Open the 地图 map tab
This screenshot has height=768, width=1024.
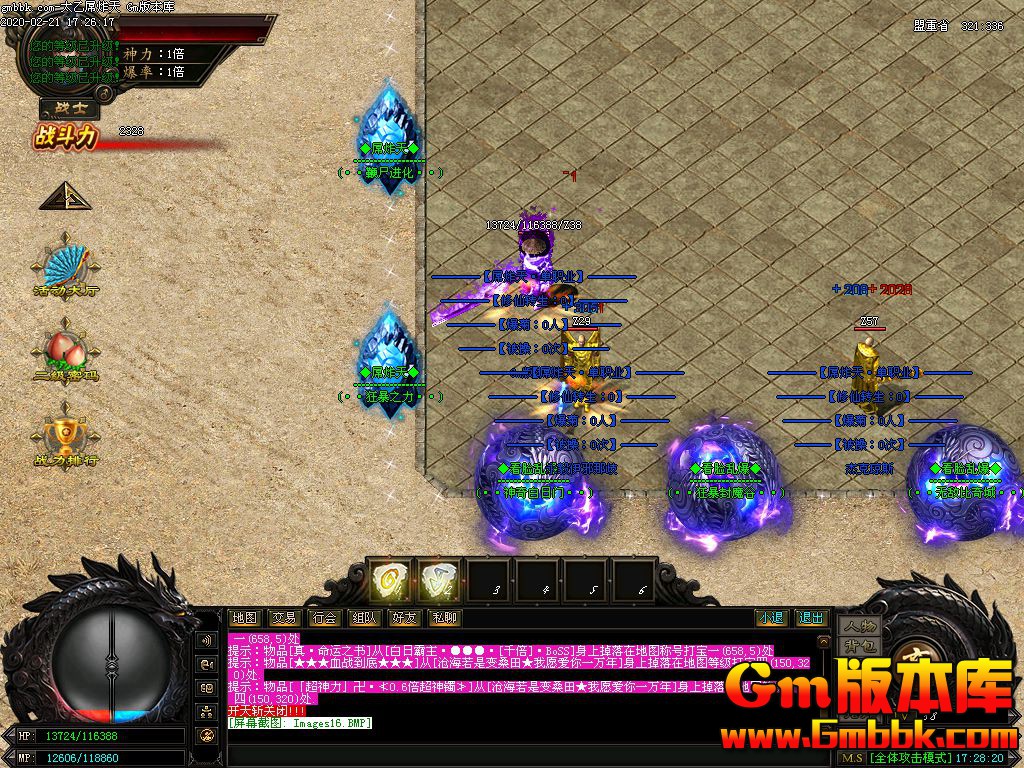pos(244,618)
